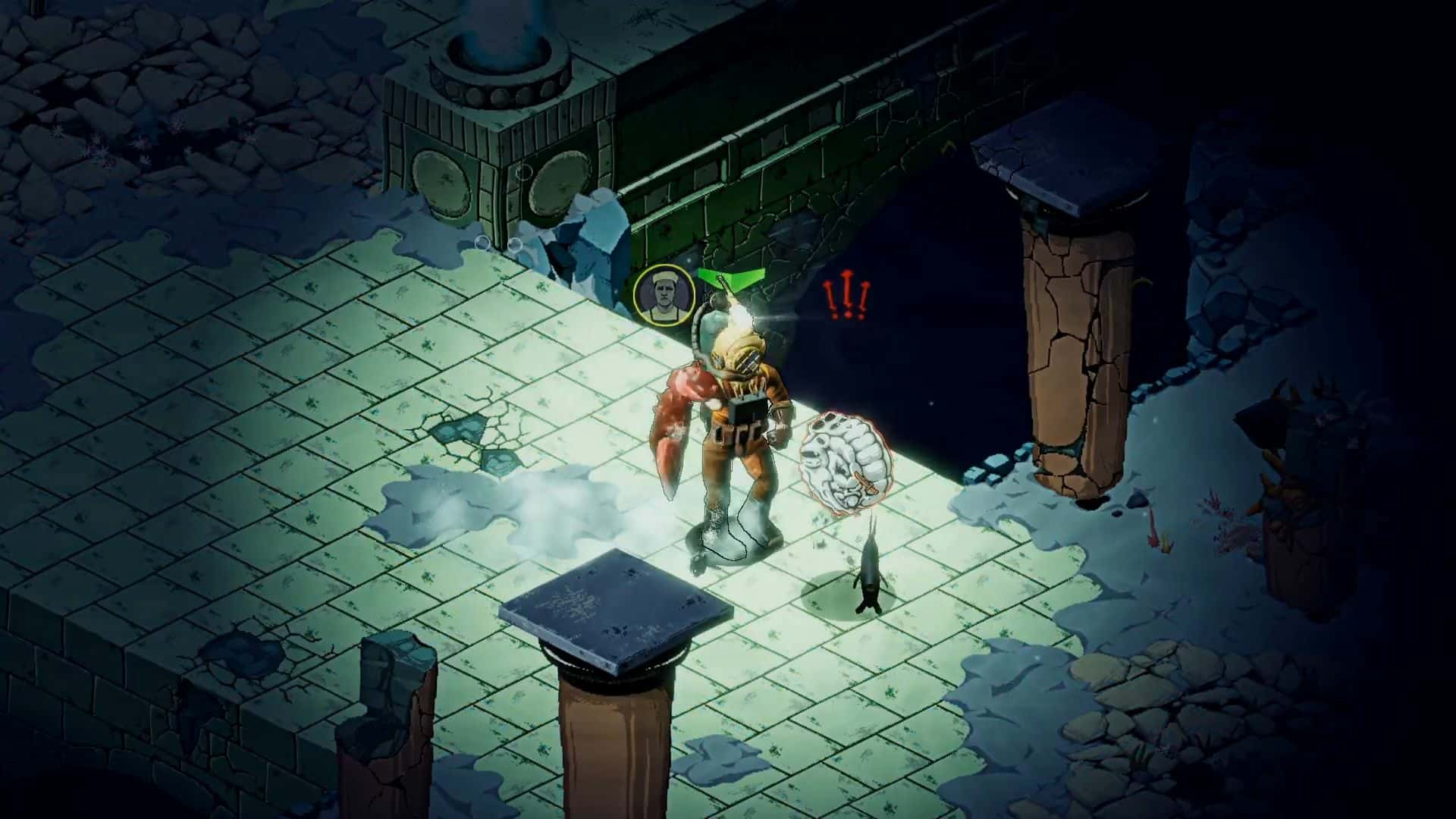The height and width of the screenshot is (819, 1456).
Task: Select the broken pedestal in the foreground
Action: coord(614,629)
